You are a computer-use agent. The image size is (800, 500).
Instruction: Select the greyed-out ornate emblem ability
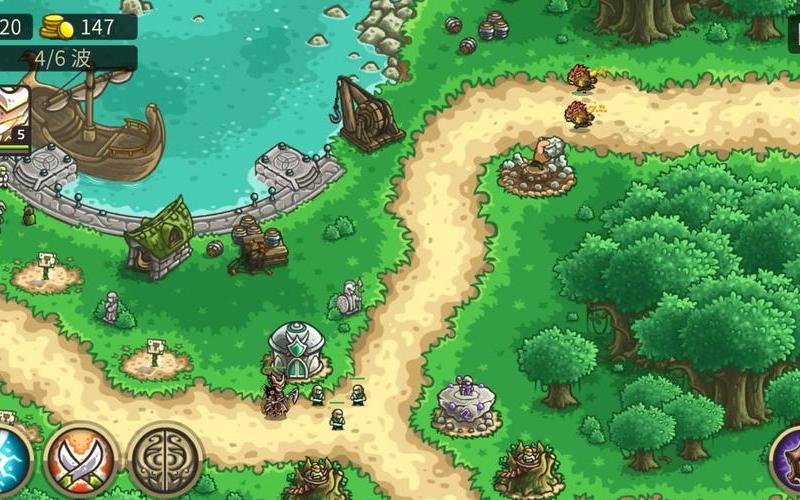coord(165,459)
